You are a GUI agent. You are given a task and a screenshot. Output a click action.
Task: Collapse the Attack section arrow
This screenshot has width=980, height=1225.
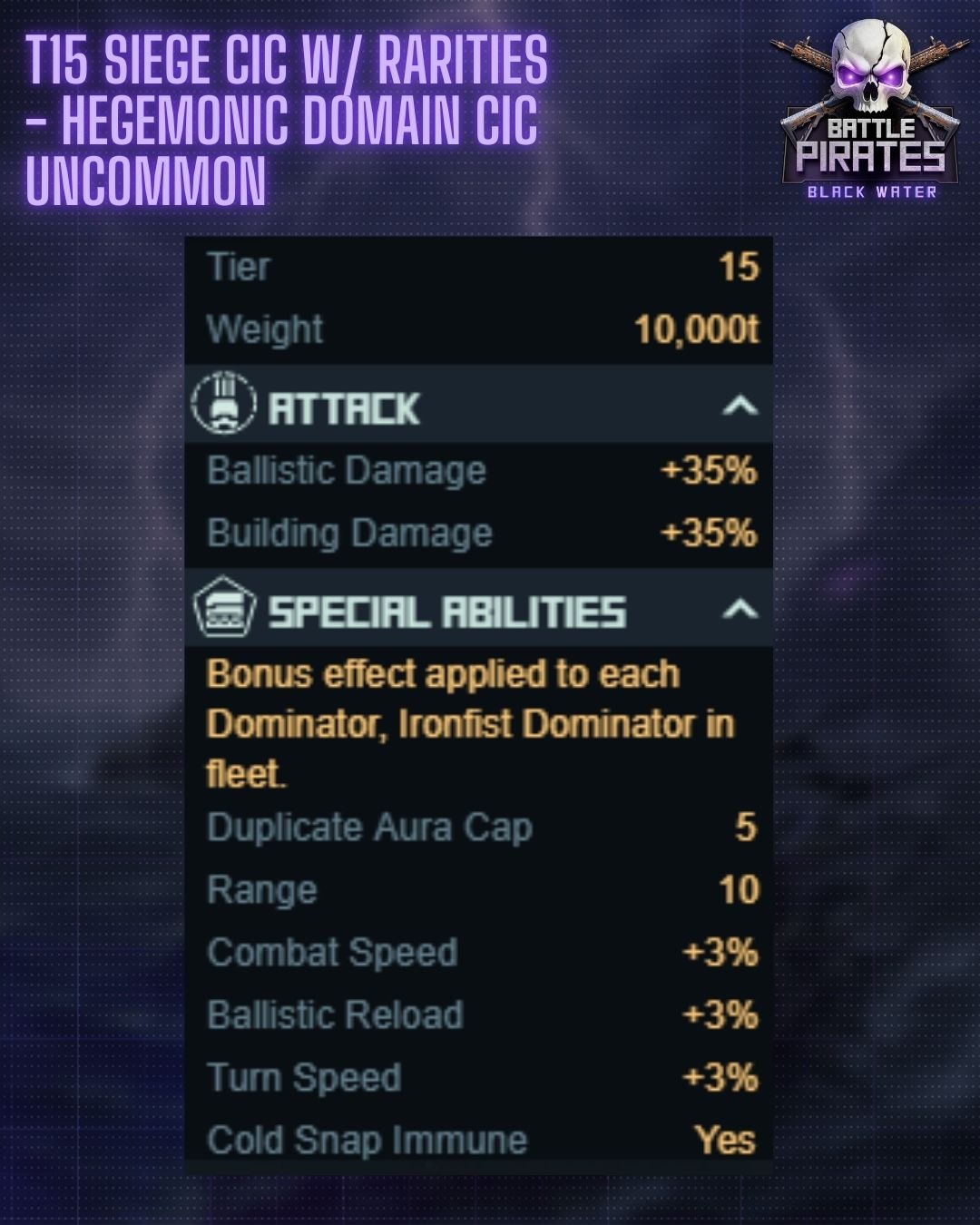(740, 406)
